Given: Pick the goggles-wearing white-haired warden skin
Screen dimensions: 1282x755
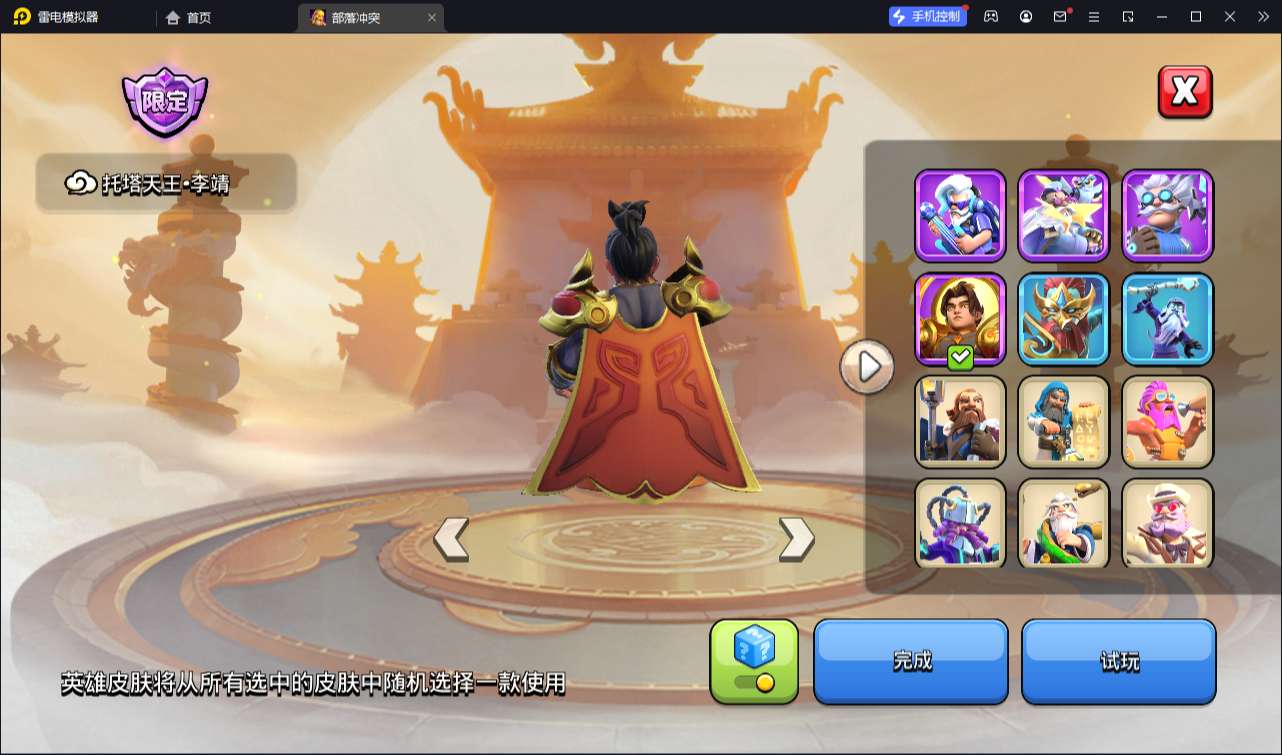Looking at the screenshot, I should click(x=1167, y=215).
